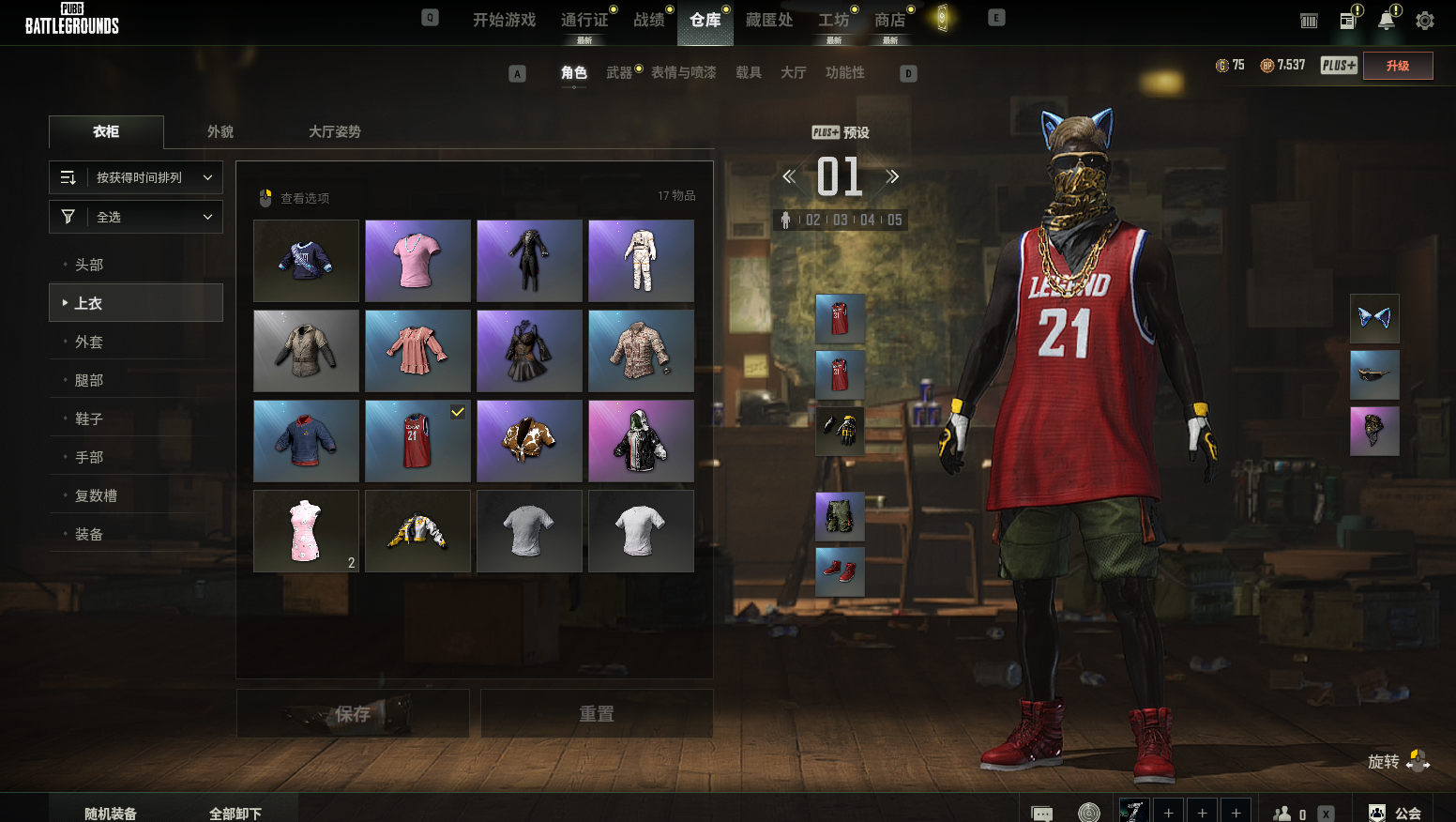Screen dimensions: 1456x822
Task: Click the 保存 save button
Action: (x=353, y=714)
